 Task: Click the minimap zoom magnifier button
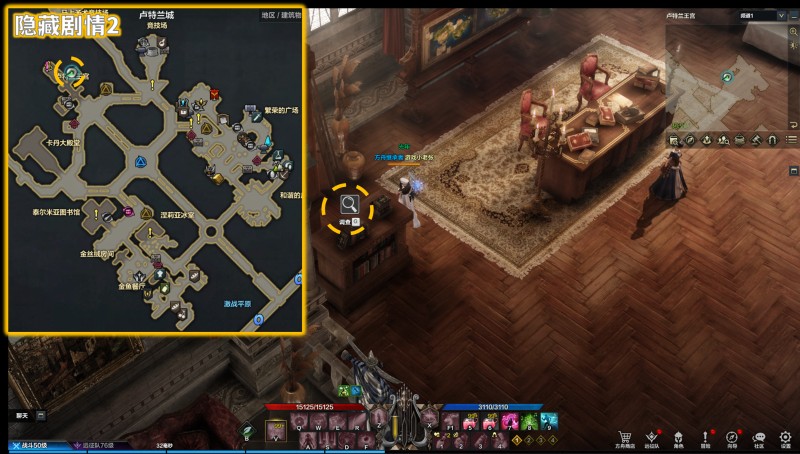[792, 32]
